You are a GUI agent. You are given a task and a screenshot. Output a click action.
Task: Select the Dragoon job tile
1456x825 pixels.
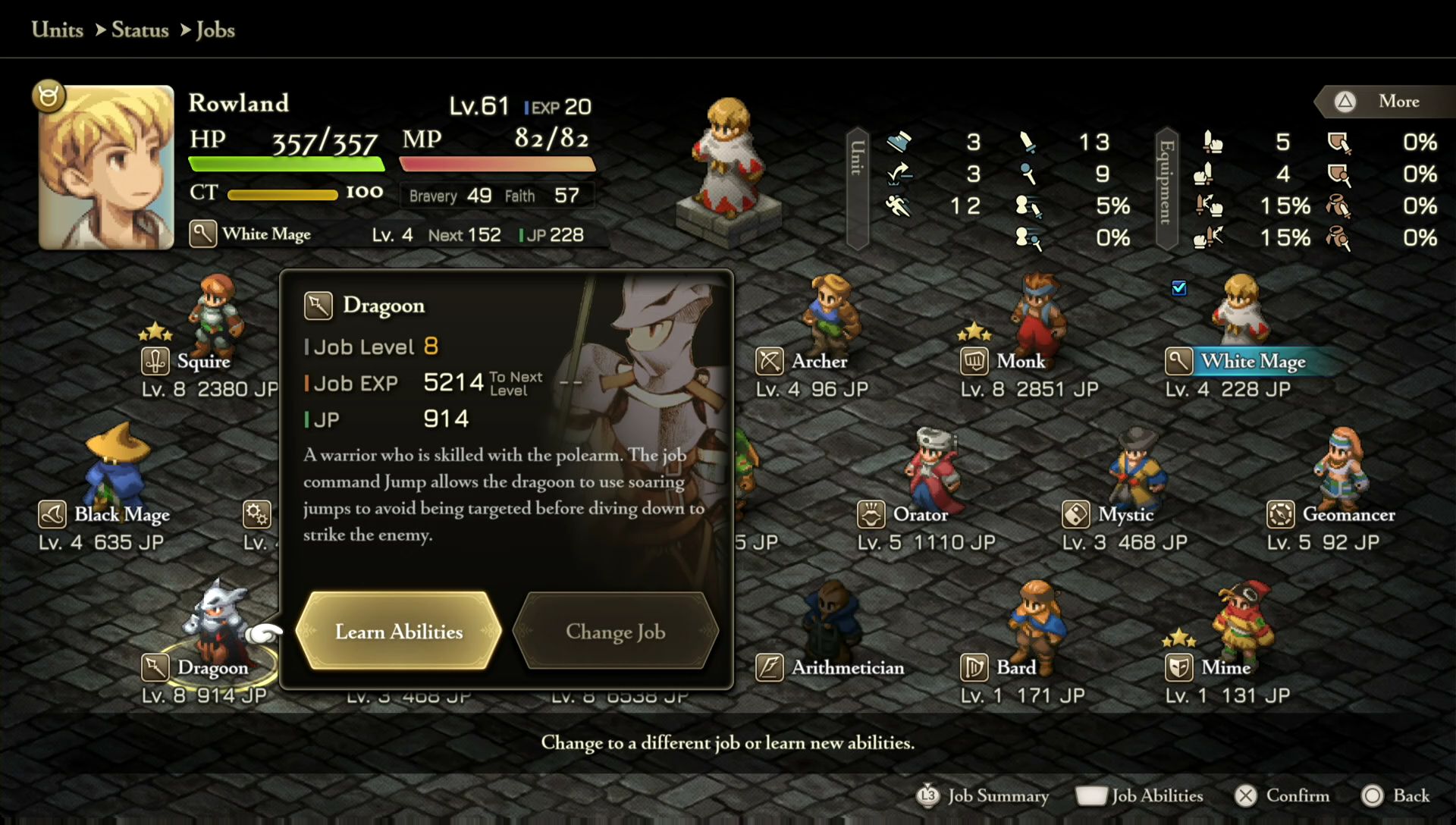click(212, 667)
